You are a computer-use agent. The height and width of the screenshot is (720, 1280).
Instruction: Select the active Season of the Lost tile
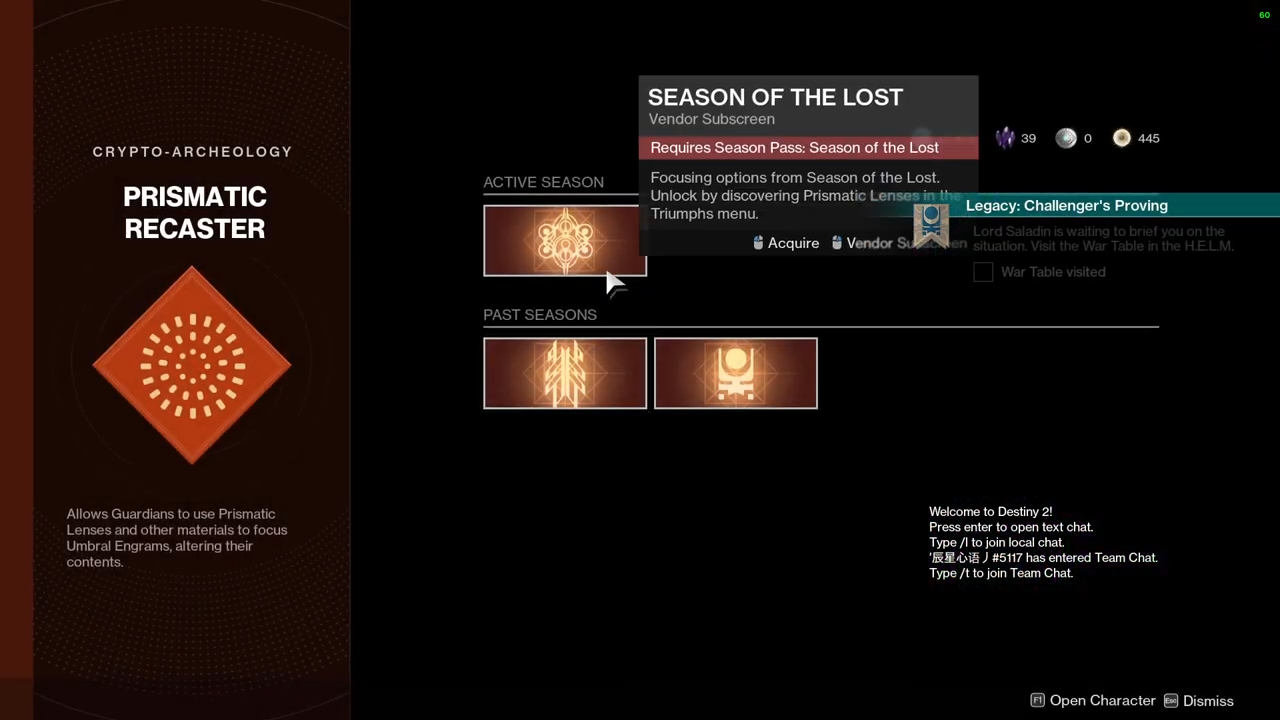pyautogui.click(x=564, y=240)
